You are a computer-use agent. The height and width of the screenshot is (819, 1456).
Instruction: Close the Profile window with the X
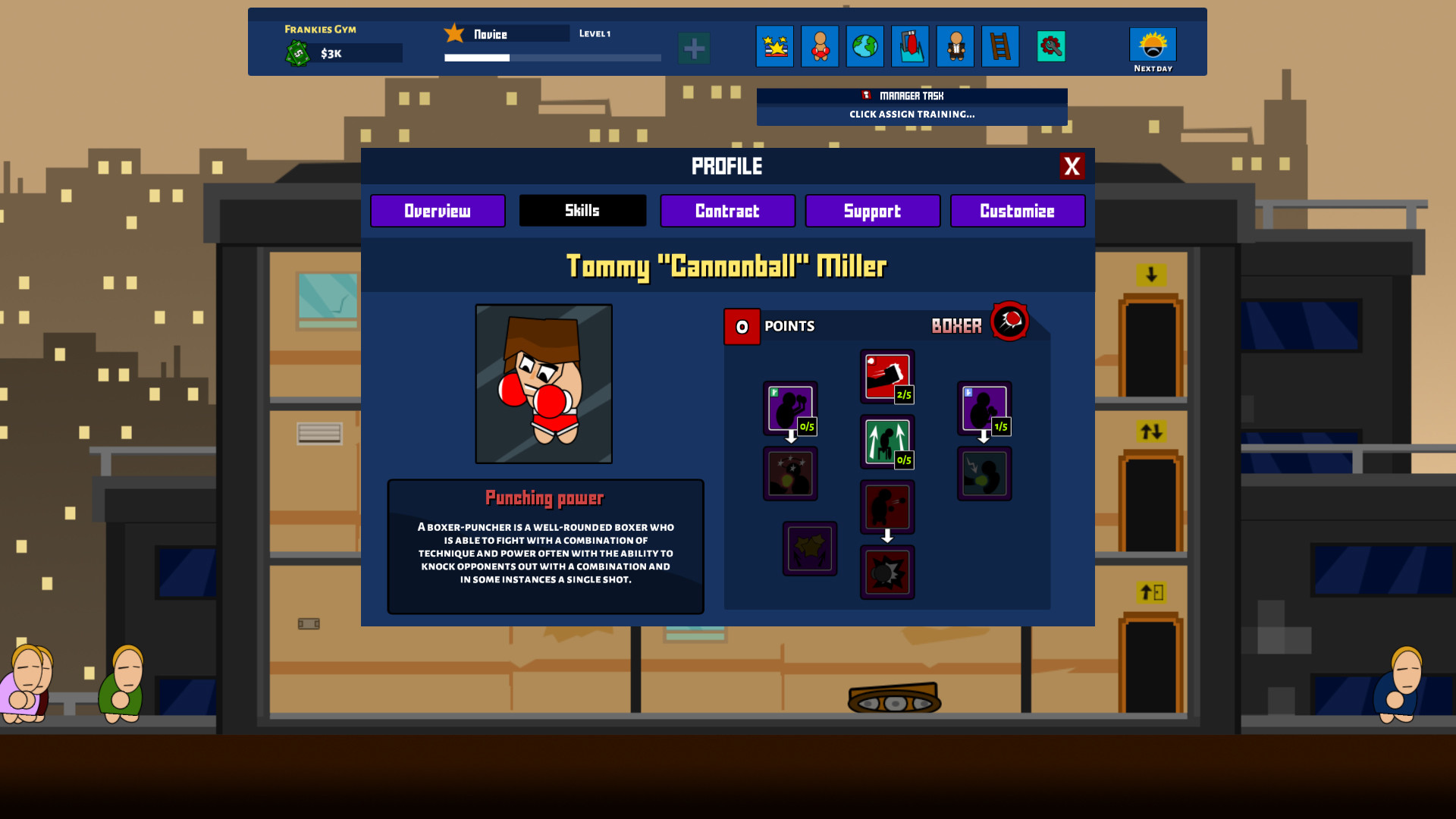[x=1073, y=166]
